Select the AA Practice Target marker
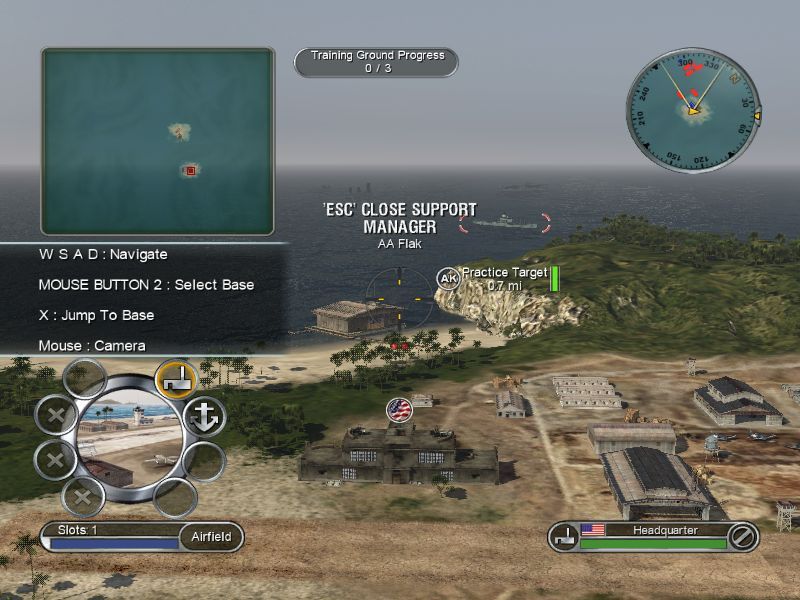The image size is (800, 600). pos(447,278)
